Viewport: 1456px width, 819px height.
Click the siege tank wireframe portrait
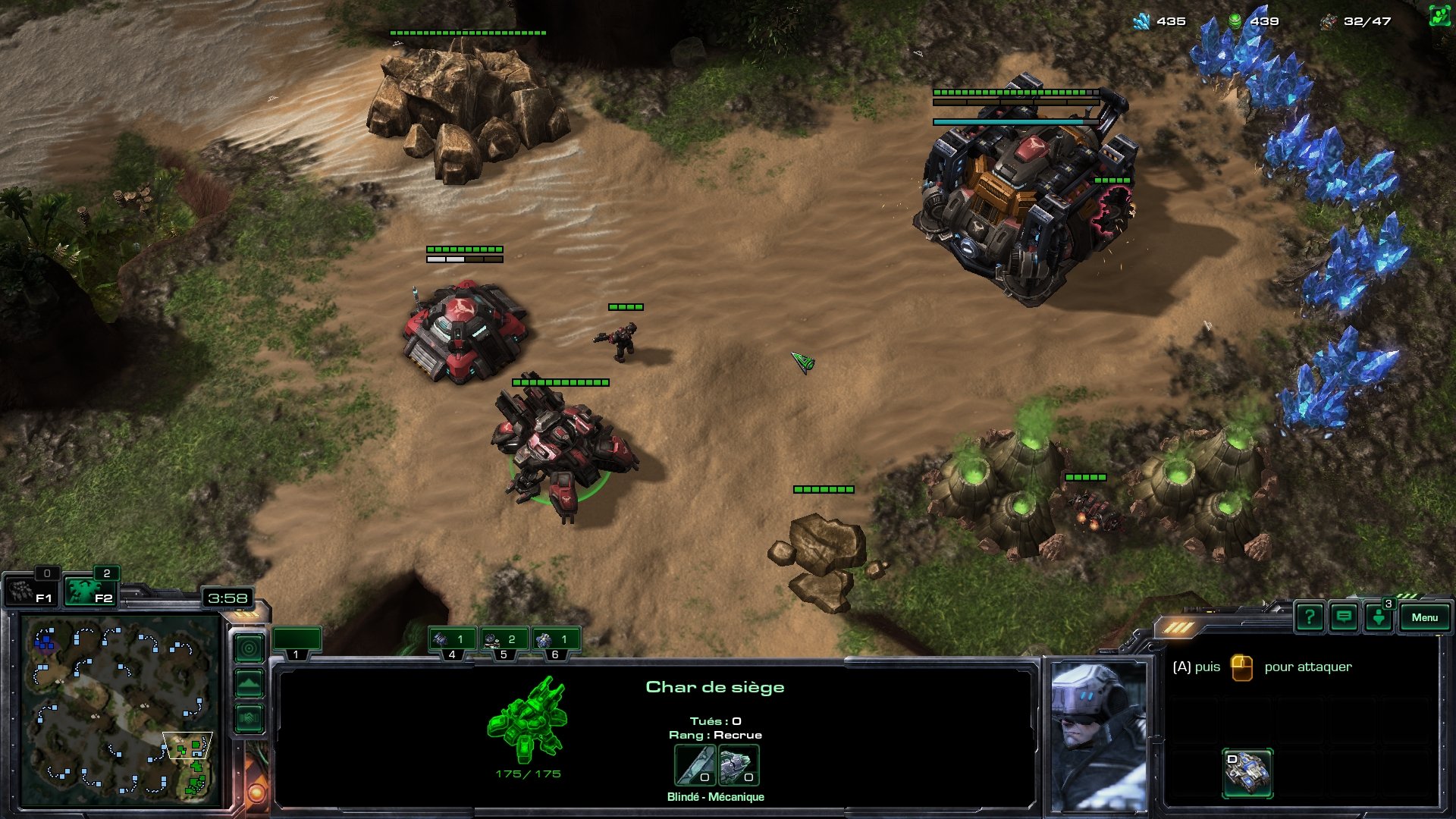click(x=528, y=720)
